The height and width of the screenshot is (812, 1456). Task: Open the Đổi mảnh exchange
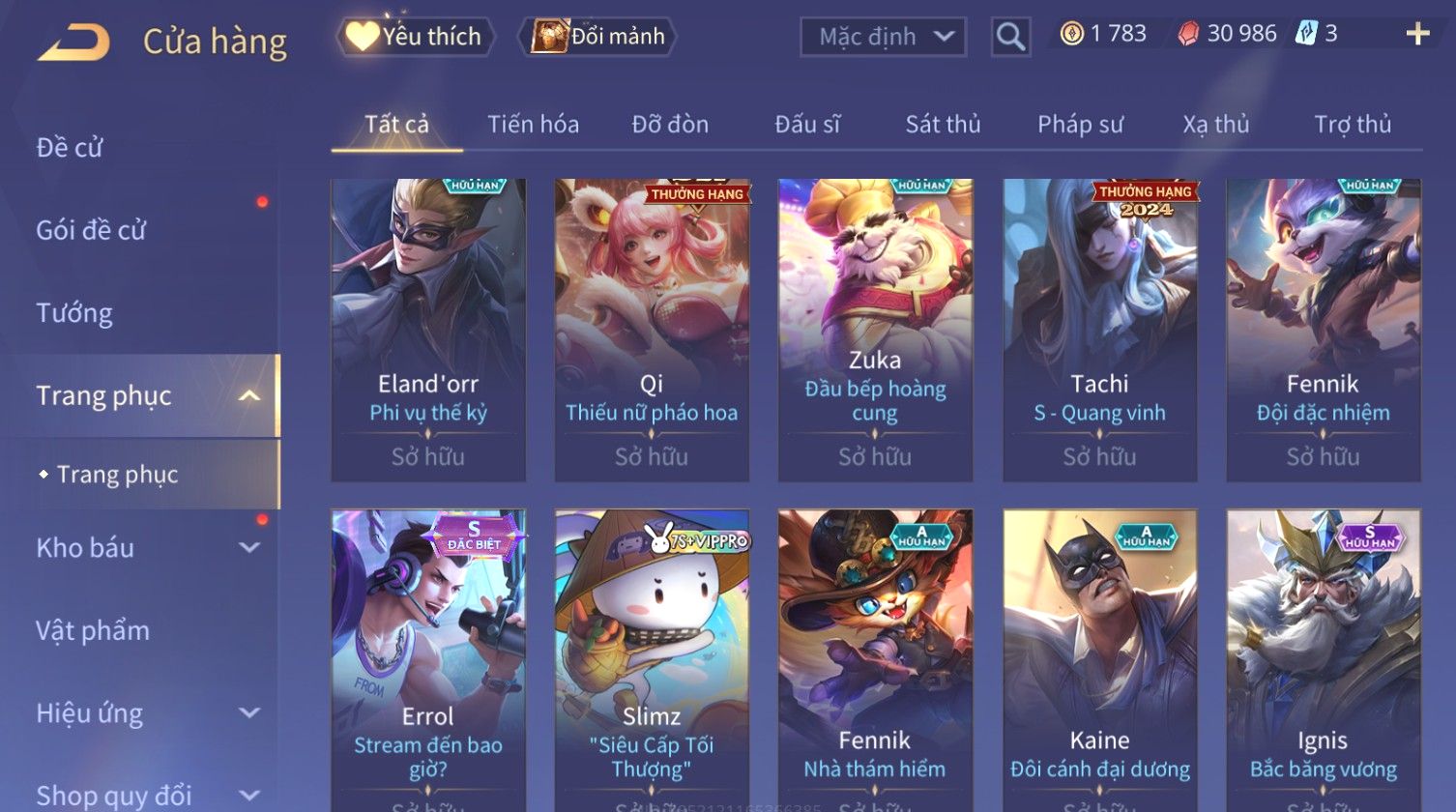[x=599, y=37]
